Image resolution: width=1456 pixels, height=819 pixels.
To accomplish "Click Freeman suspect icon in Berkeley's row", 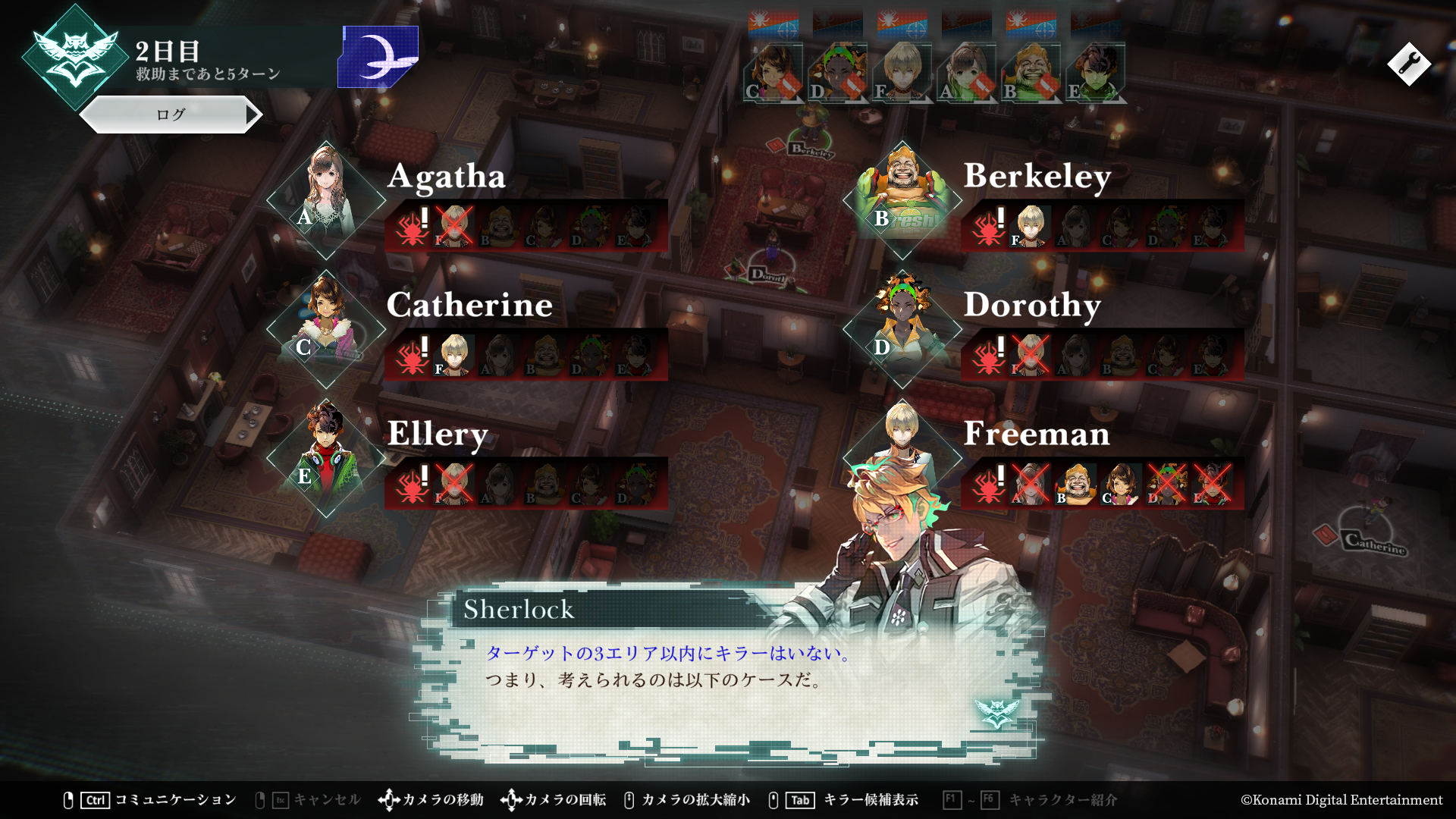I will coord(1031,226).
